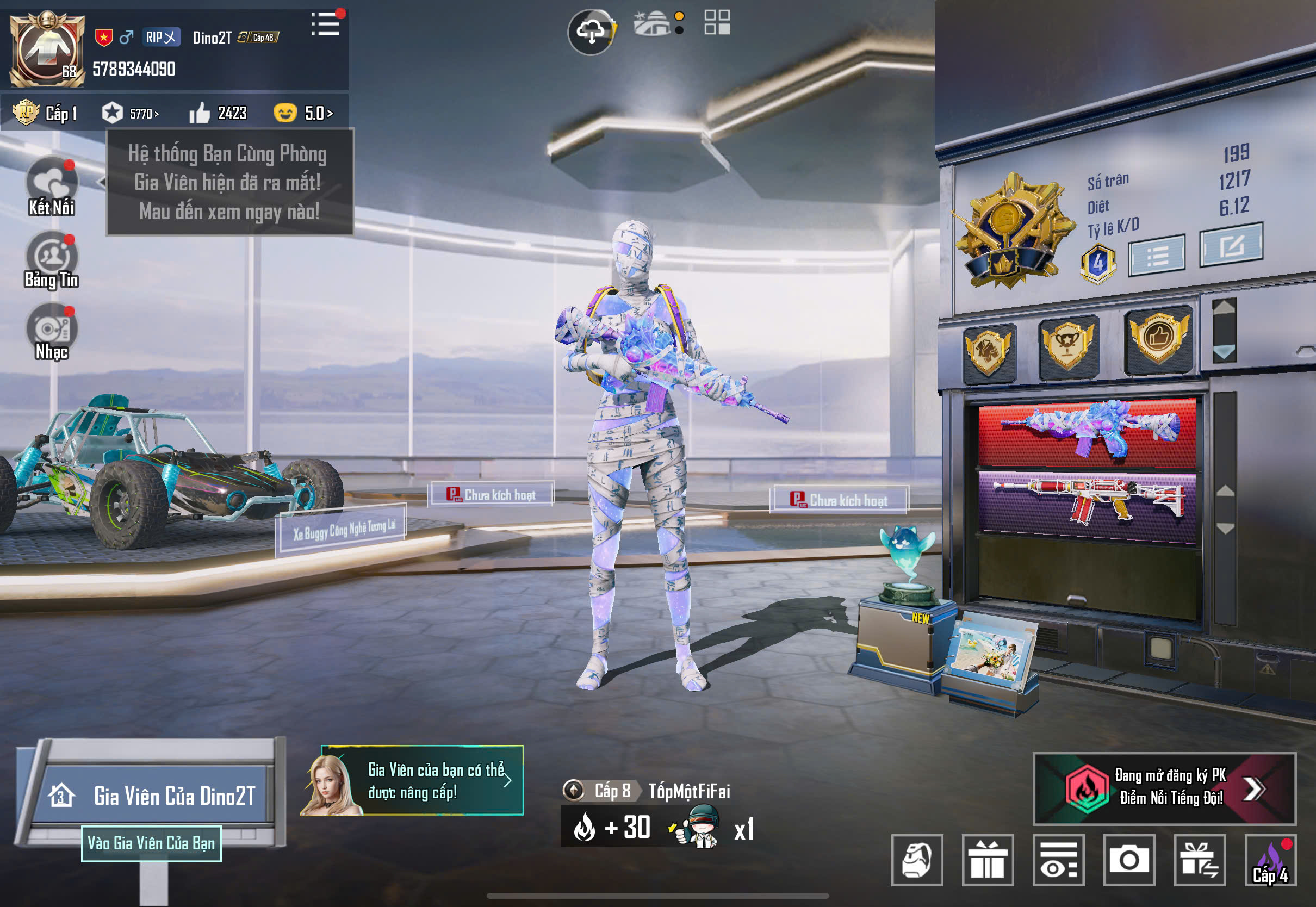Image resolution: width=1316 pixels, height=907 pixels.
Task: Give a like on the thumbs-up counter
Action: pyautogui.click(x=200, y=113)
